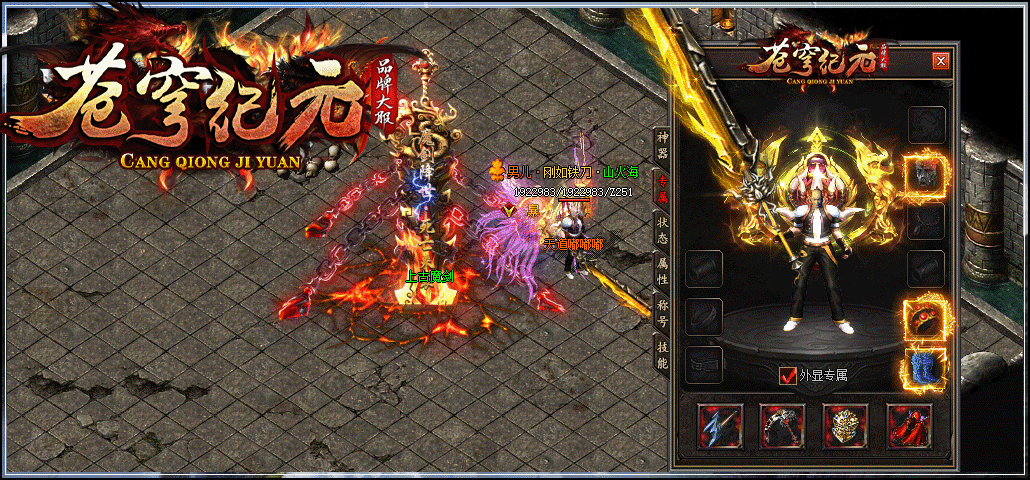This screenshot has height=480, width=1030.
Task: Toggle the 外显专属 checkbox
Action: 788,376
